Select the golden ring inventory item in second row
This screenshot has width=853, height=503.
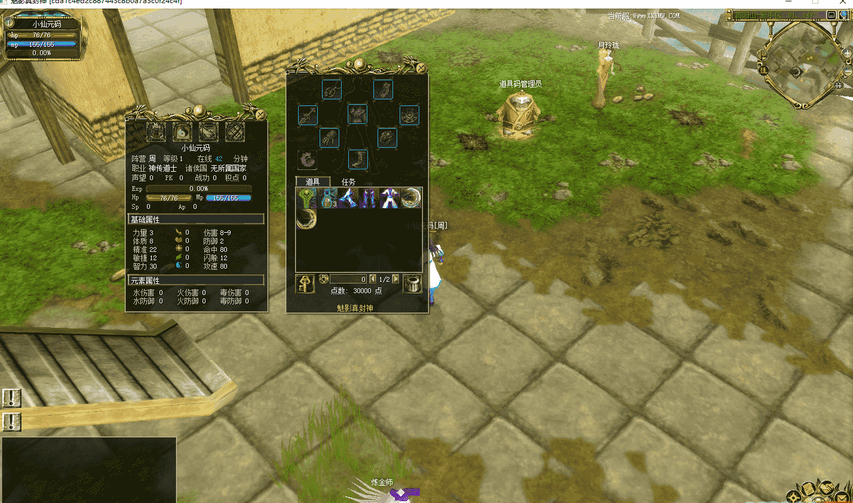(305, 216)
